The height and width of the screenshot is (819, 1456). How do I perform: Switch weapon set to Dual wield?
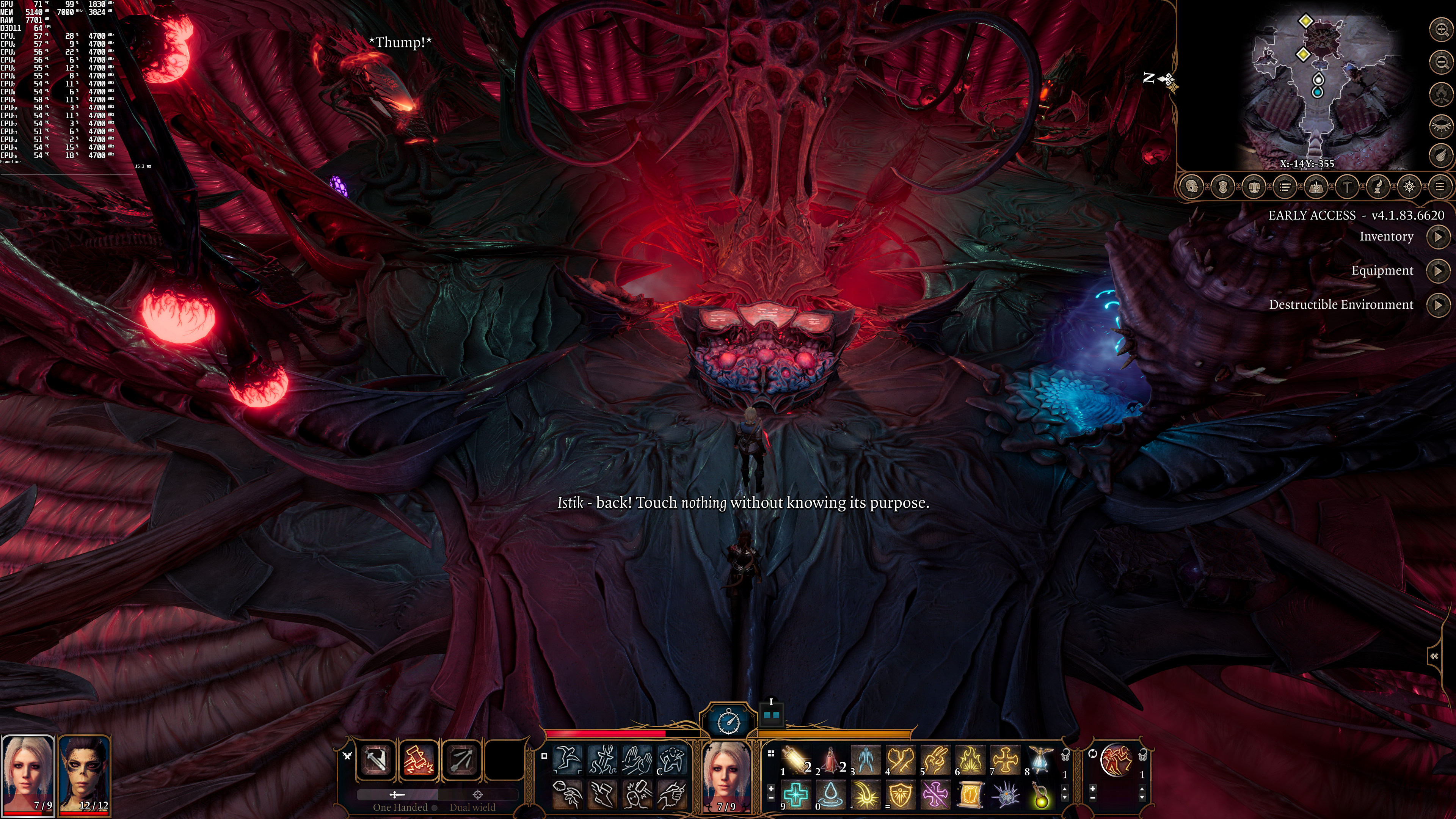pyautogui.click(x=472, y=806)
